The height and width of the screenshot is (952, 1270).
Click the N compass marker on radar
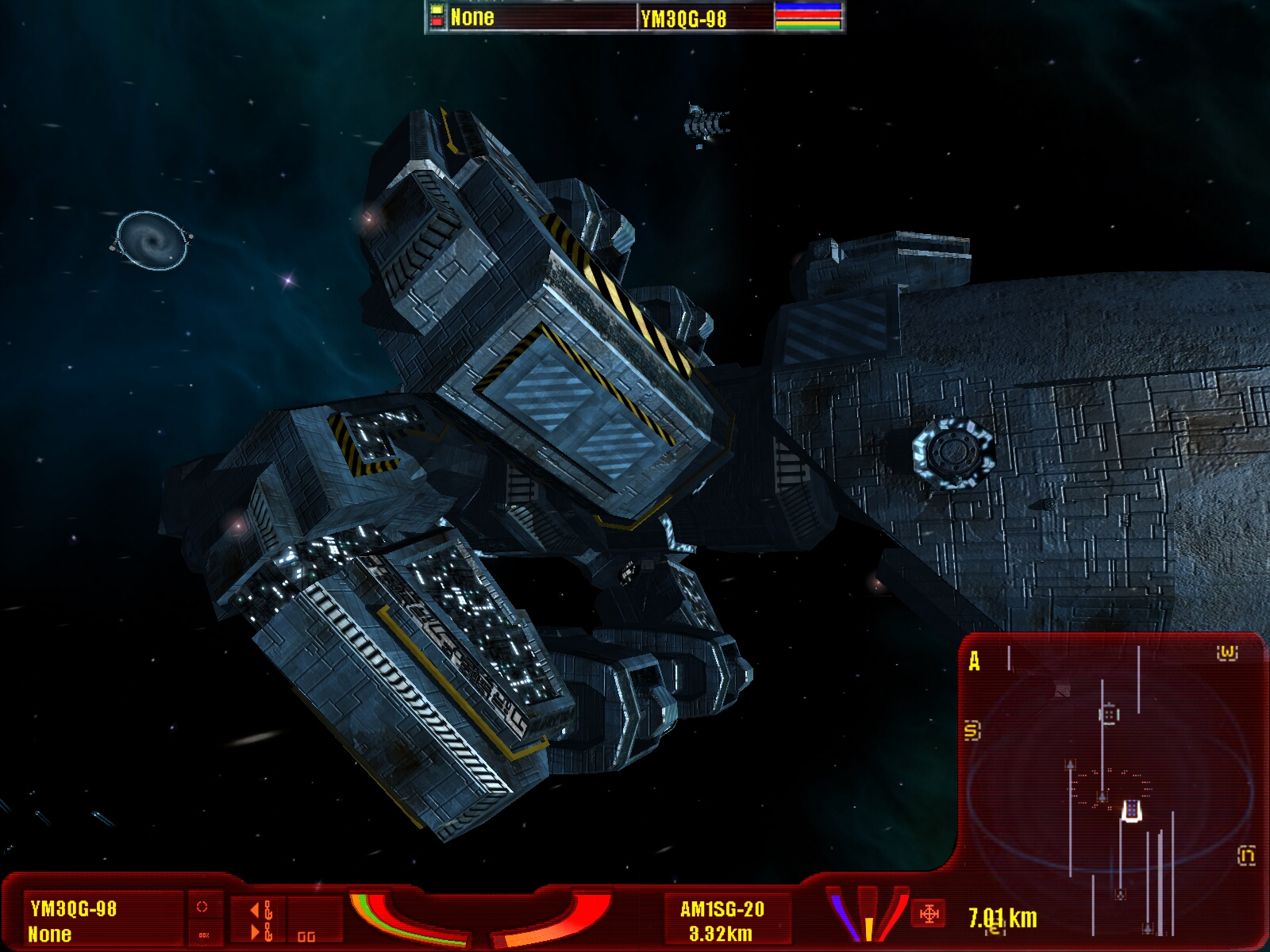coord(1246,855)
